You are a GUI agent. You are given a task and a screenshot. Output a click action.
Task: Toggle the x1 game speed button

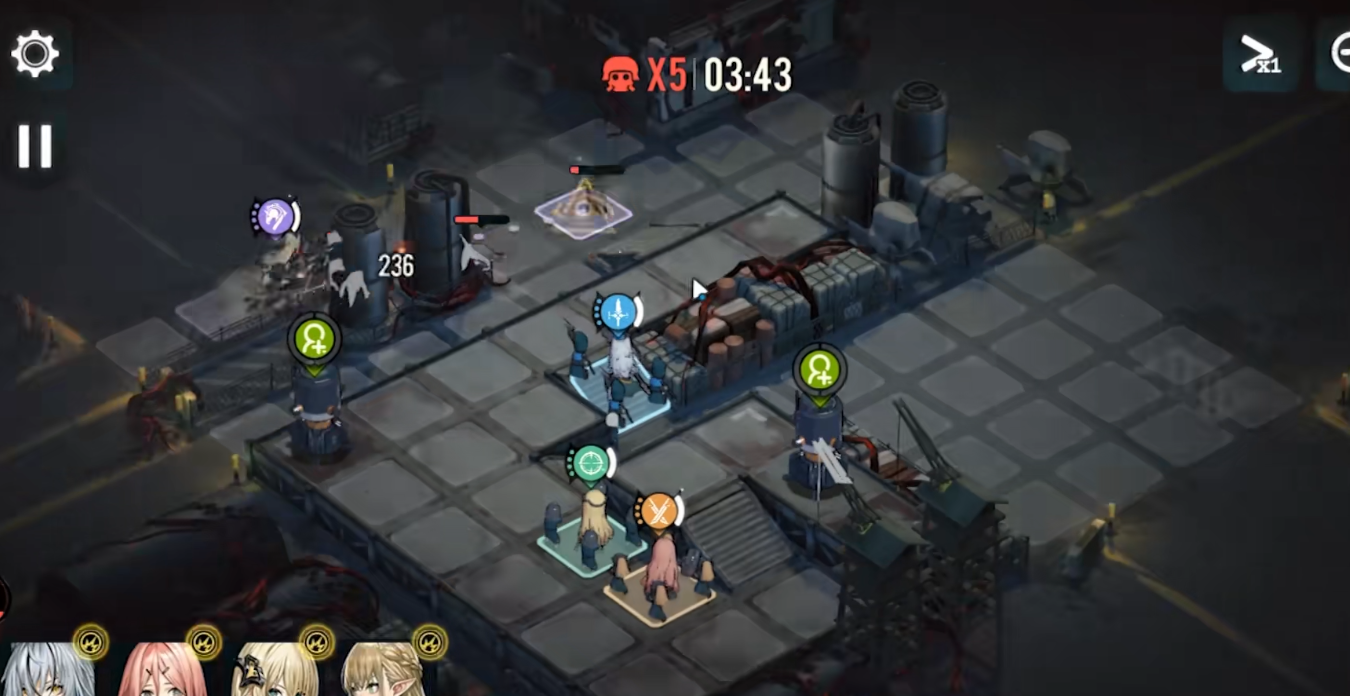1260,55
